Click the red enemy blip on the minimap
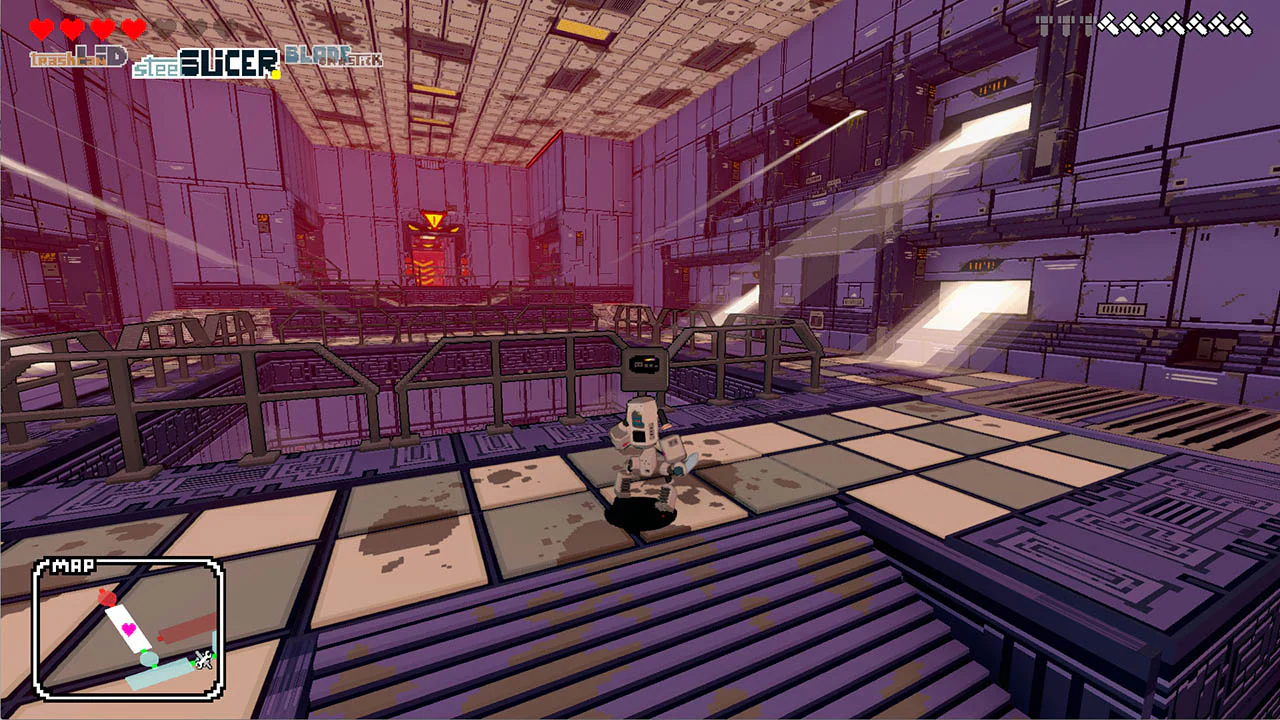 point(107,598)
